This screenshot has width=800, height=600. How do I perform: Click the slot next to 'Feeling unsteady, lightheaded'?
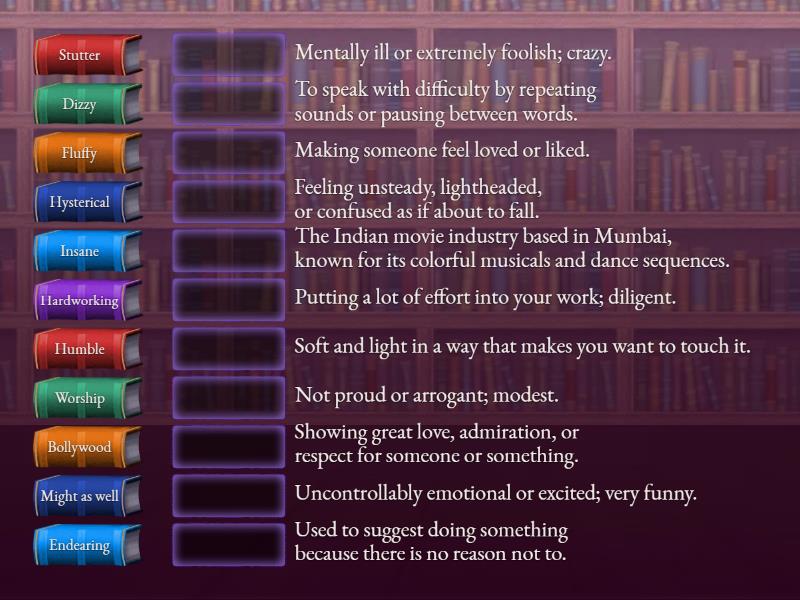click(229, 201)
